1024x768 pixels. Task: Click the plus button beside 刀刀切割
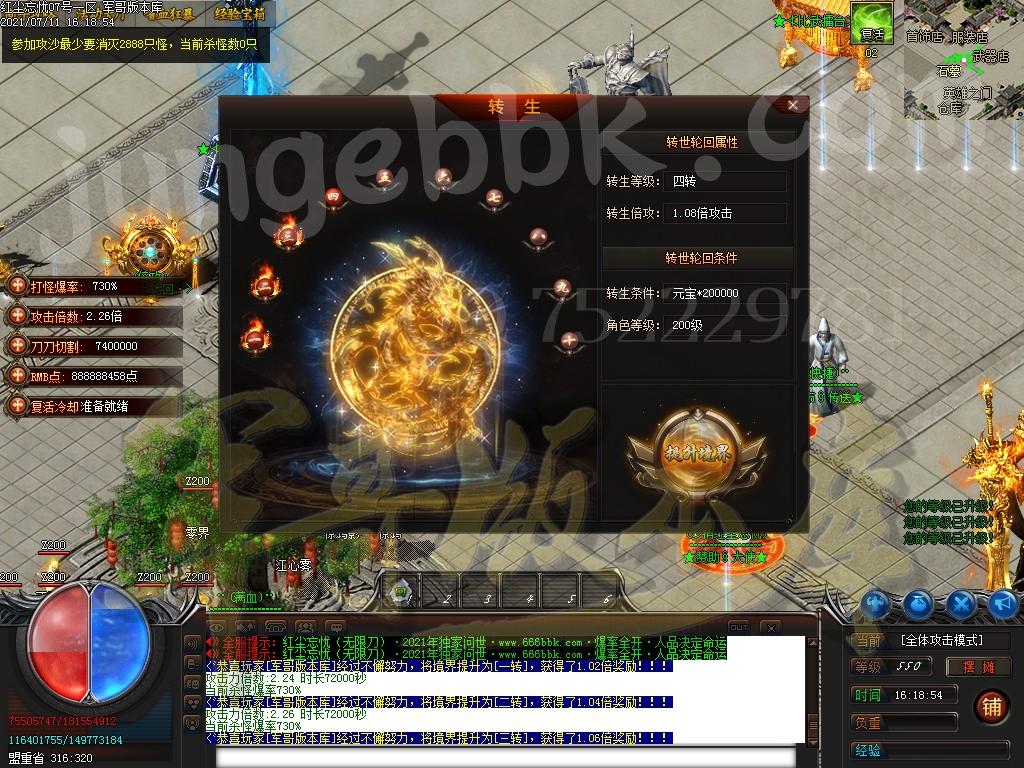[x=16, y=346]
